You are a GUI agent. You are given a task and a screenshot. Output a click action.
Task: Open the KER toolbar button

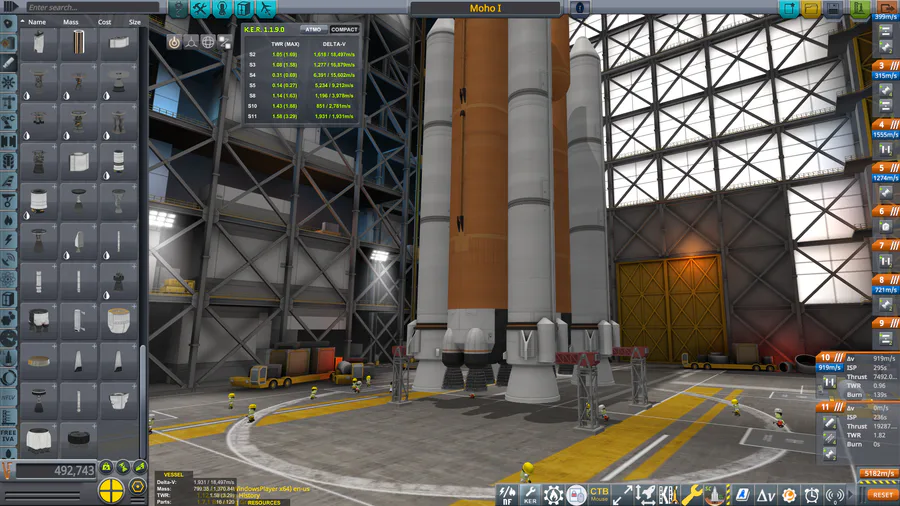(x=531, y=494)
